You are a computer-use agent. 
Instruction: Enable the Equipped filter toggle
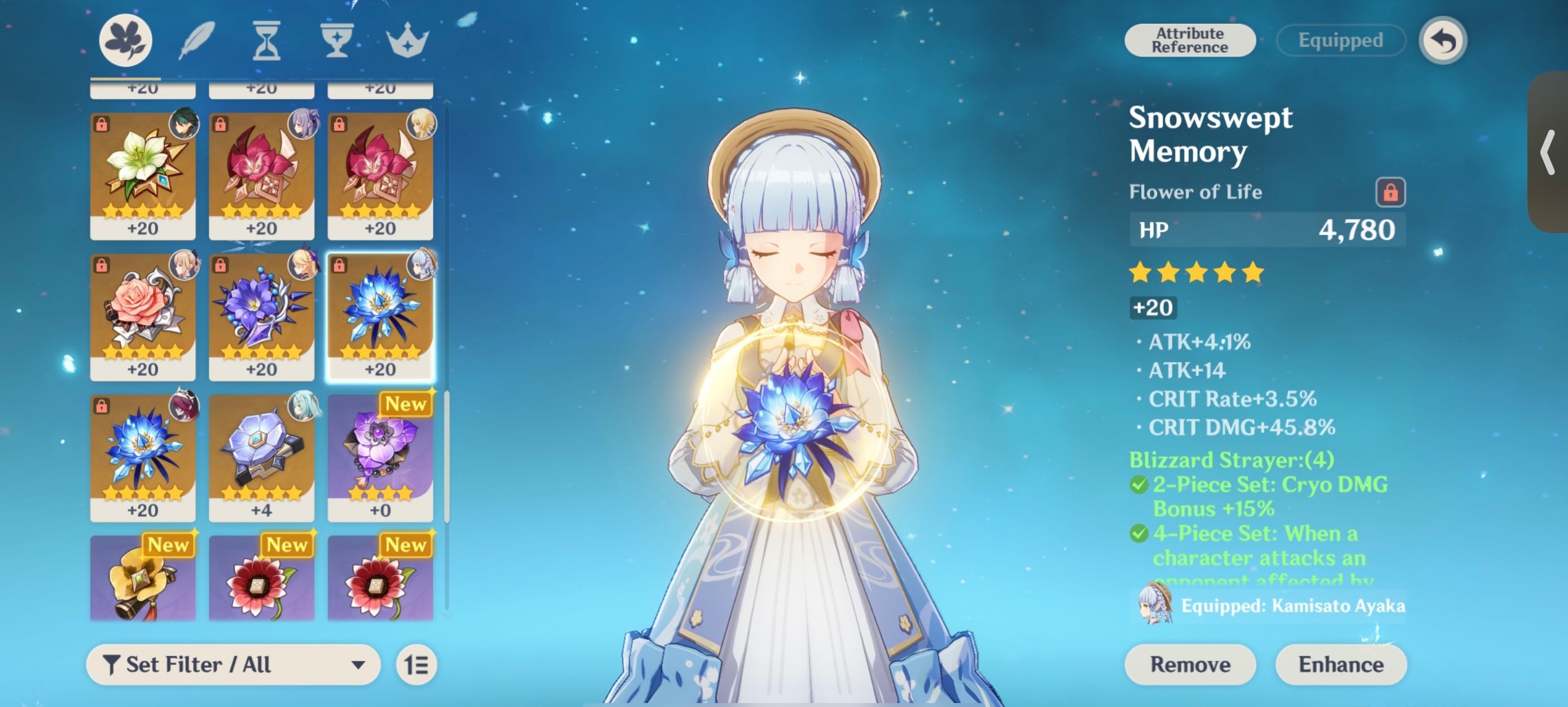(1341, 40)
